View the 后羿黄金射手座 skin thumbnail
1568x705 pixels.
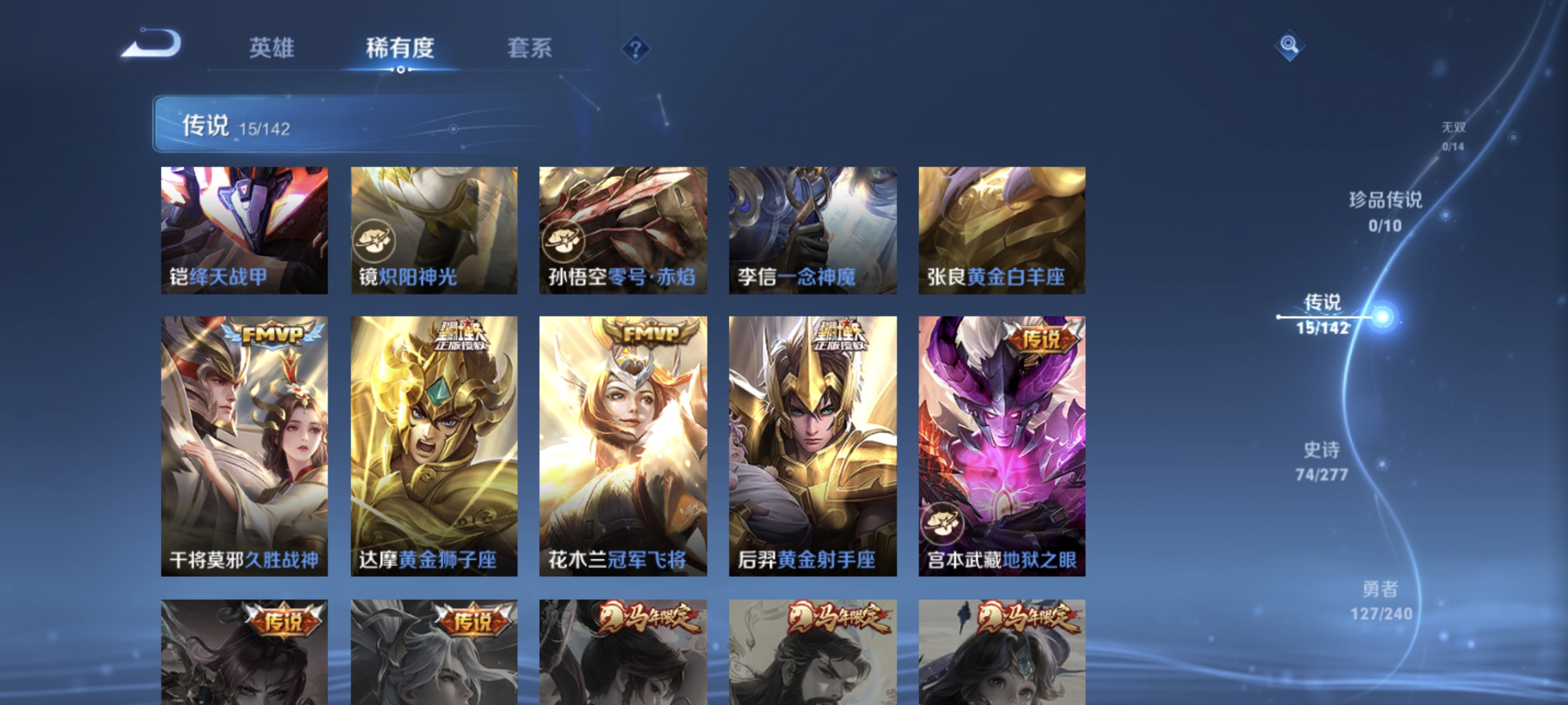812,444
